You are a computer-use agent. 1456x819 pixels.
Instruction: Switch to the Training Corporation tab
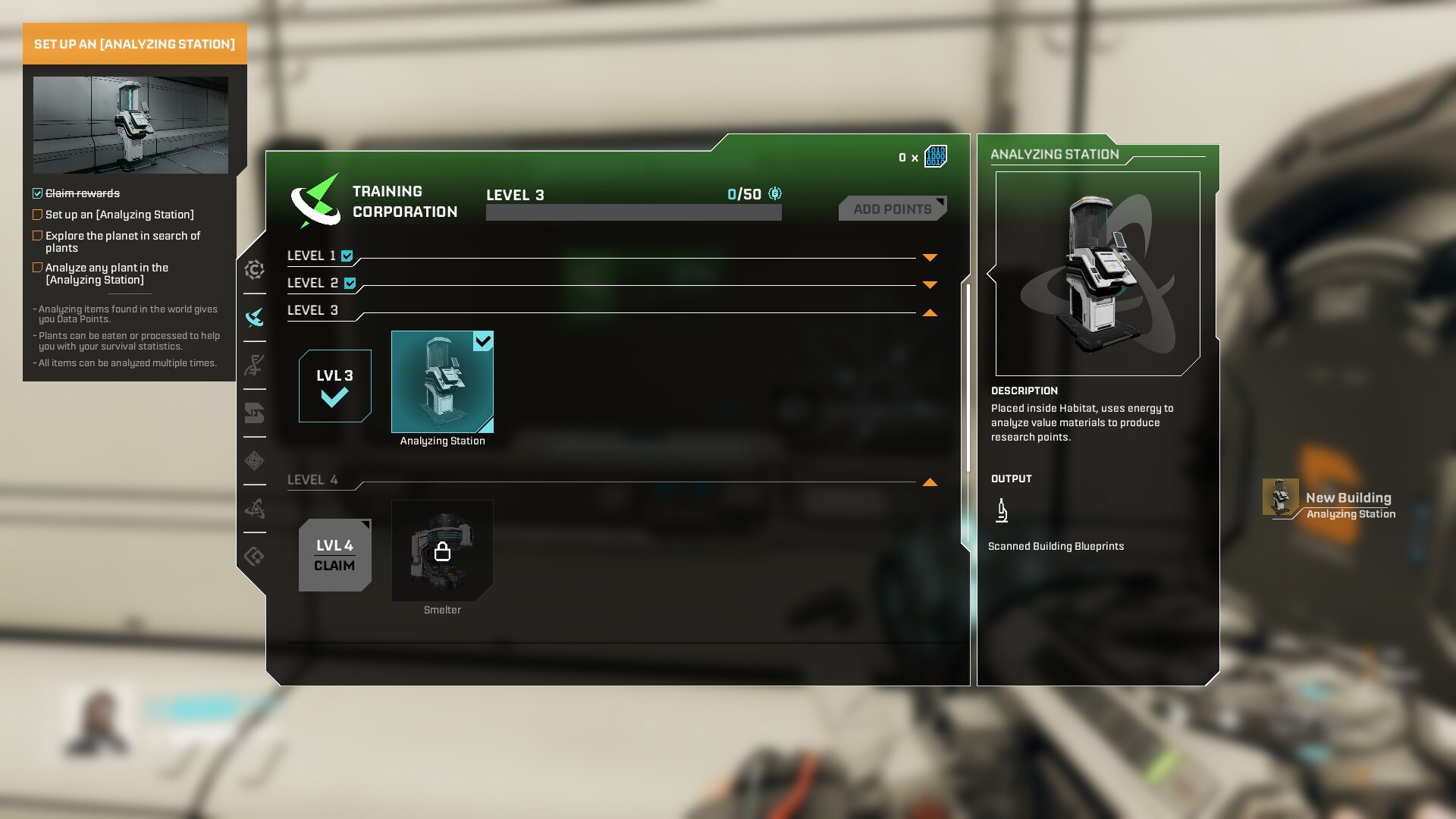coord(255,317)
